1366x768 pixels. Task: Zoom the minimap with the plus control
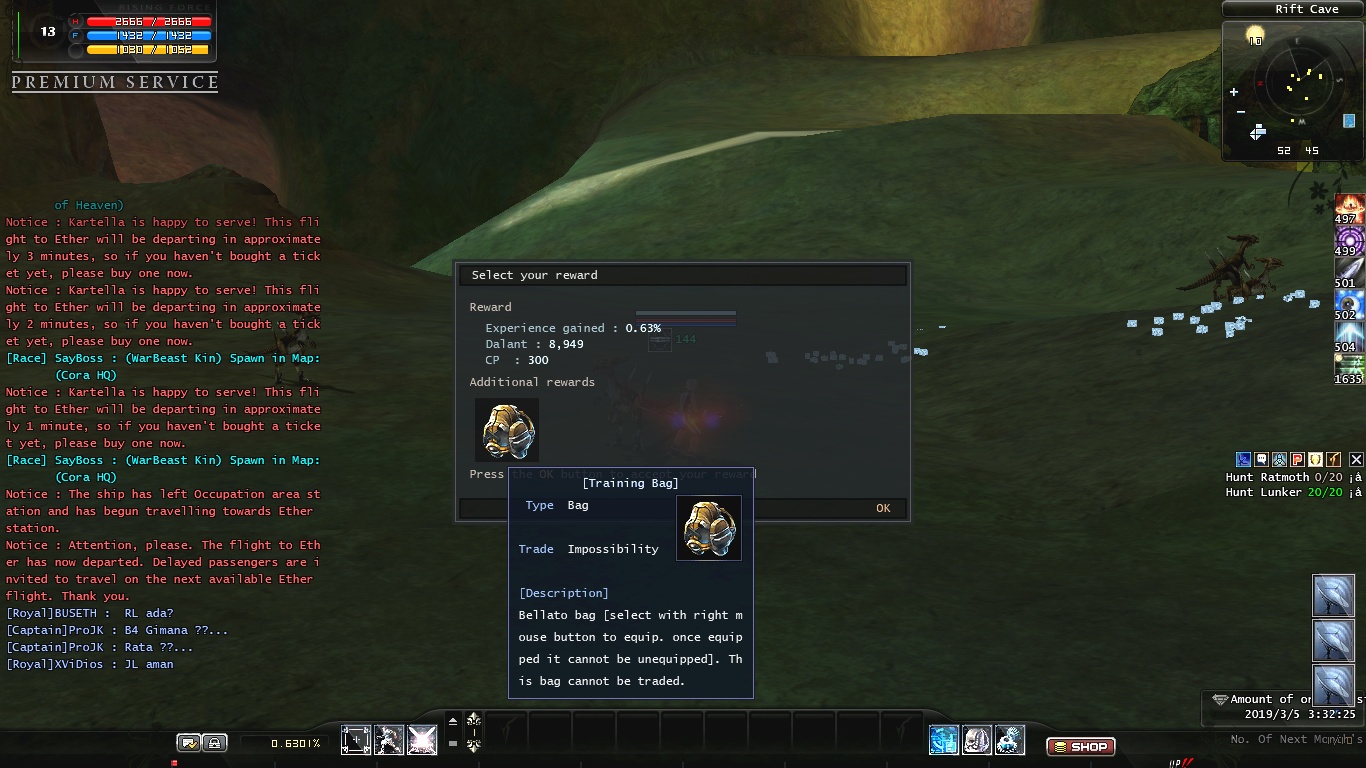pyautogui.click(x=1233, y=91)
